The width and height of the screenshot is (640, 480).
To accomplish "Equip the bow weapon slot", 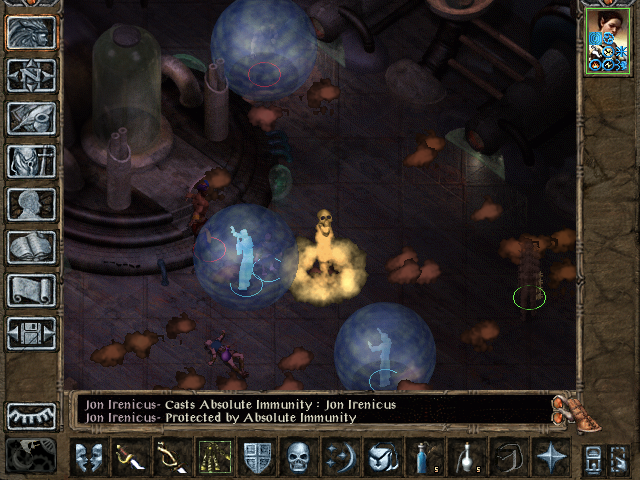I will (171, 457).
